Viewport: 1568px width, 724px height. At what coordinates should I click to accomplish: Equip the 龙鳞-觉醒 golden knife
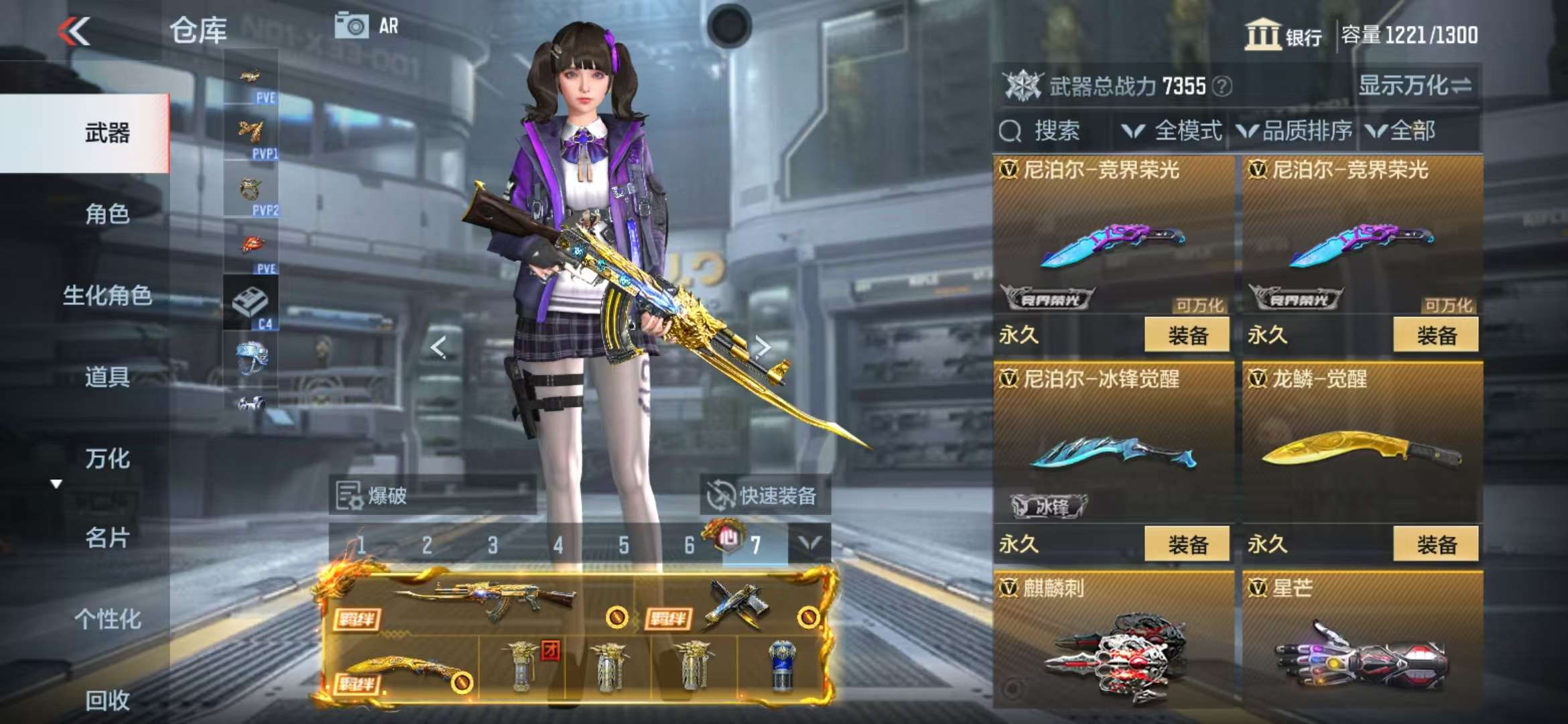pyautogui.click(x=1435, y=544)
